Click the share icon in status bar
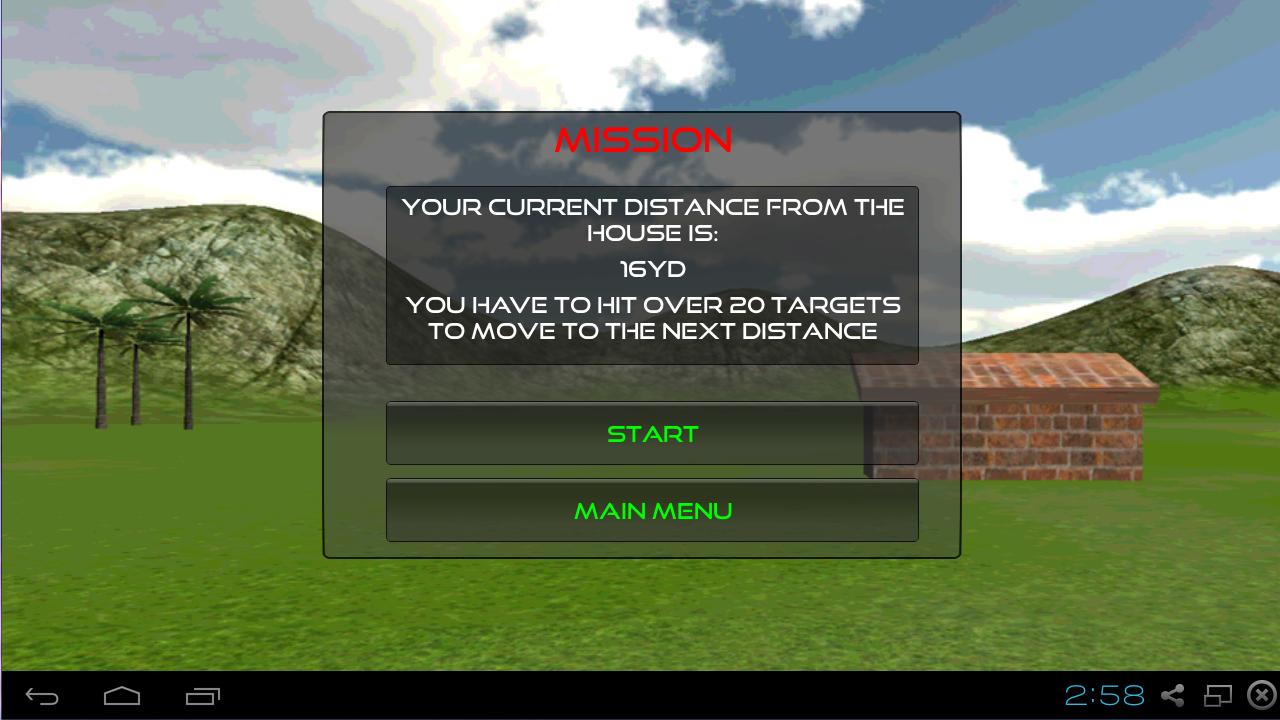This screenshot has width=1280, height=720. coord(1173,695)
